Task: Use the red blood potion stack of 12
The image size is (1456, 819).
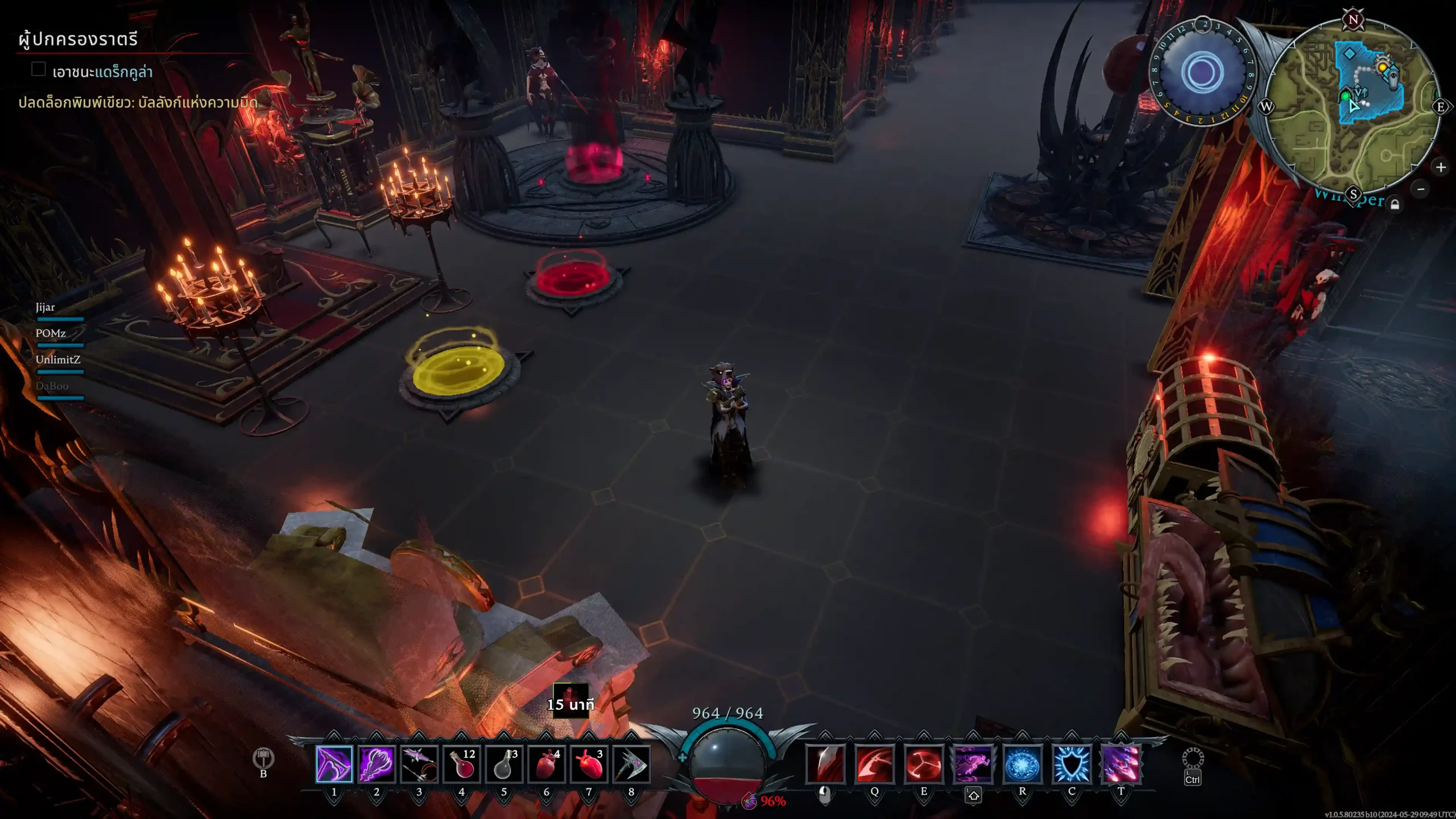Action: pyautogui.click(x=461, y=763)
